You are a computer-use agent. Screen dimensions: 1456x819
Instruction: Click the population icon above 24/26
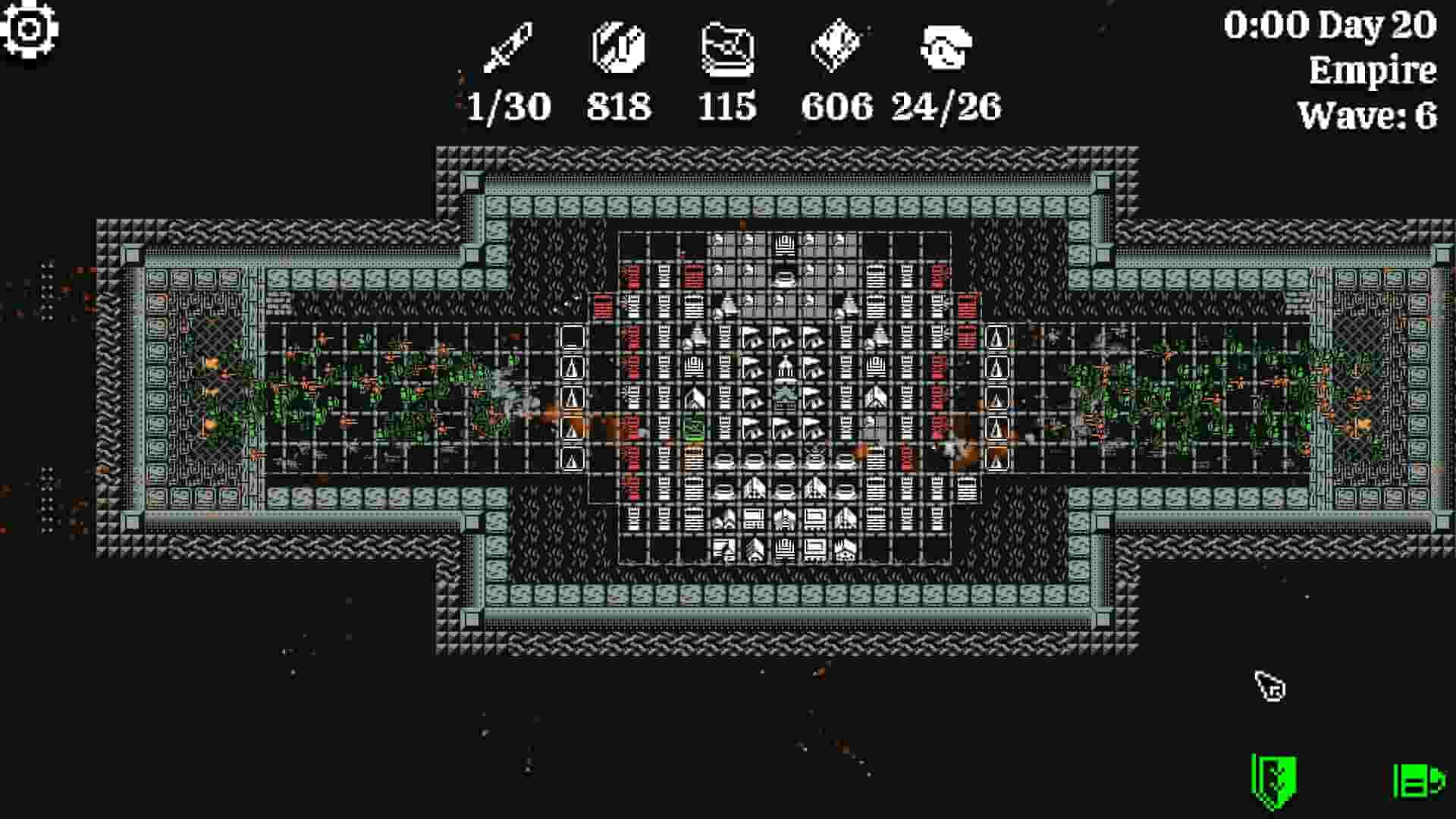946,45
